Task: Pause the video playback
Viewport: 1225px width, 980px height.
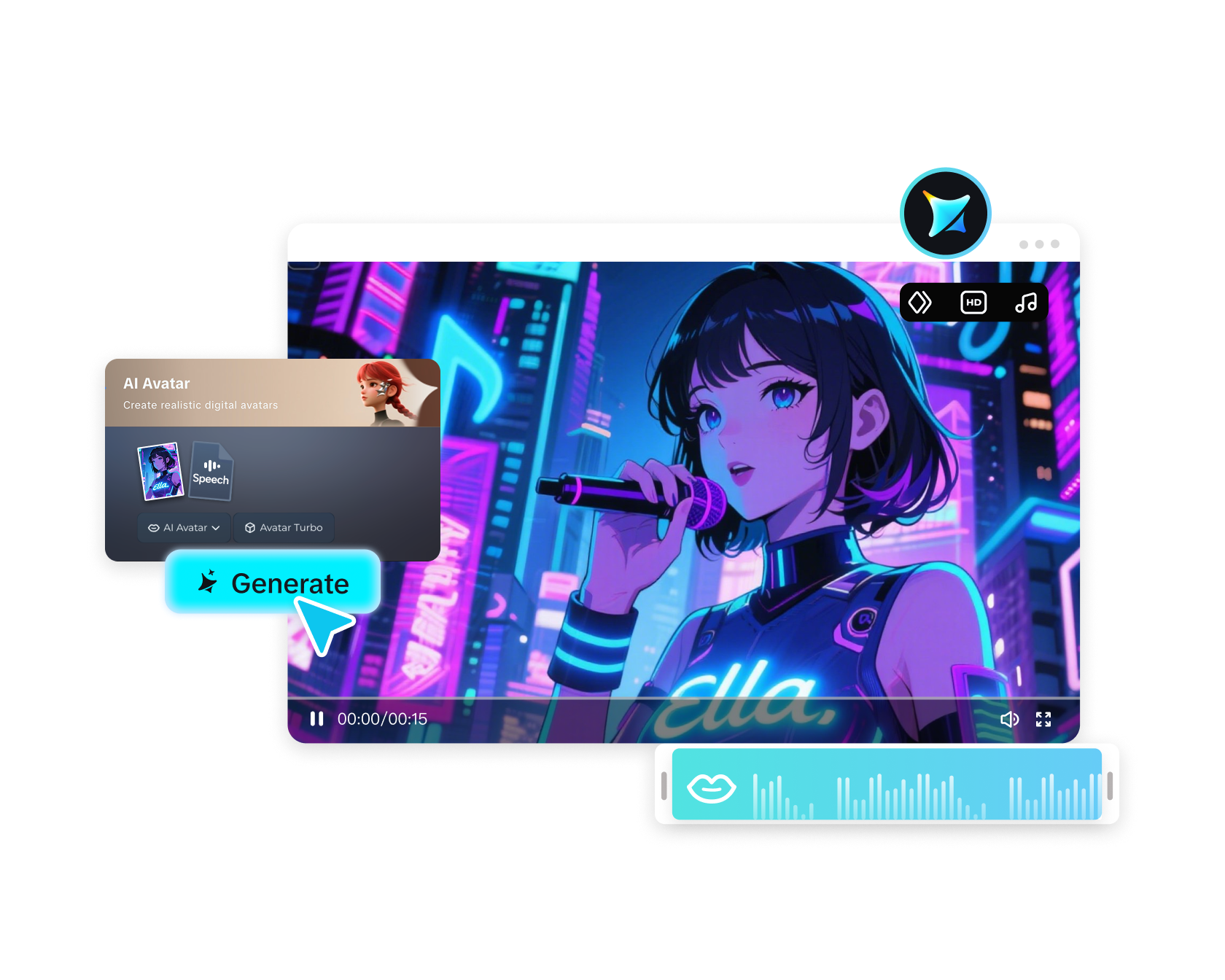Action: (316, 719)
